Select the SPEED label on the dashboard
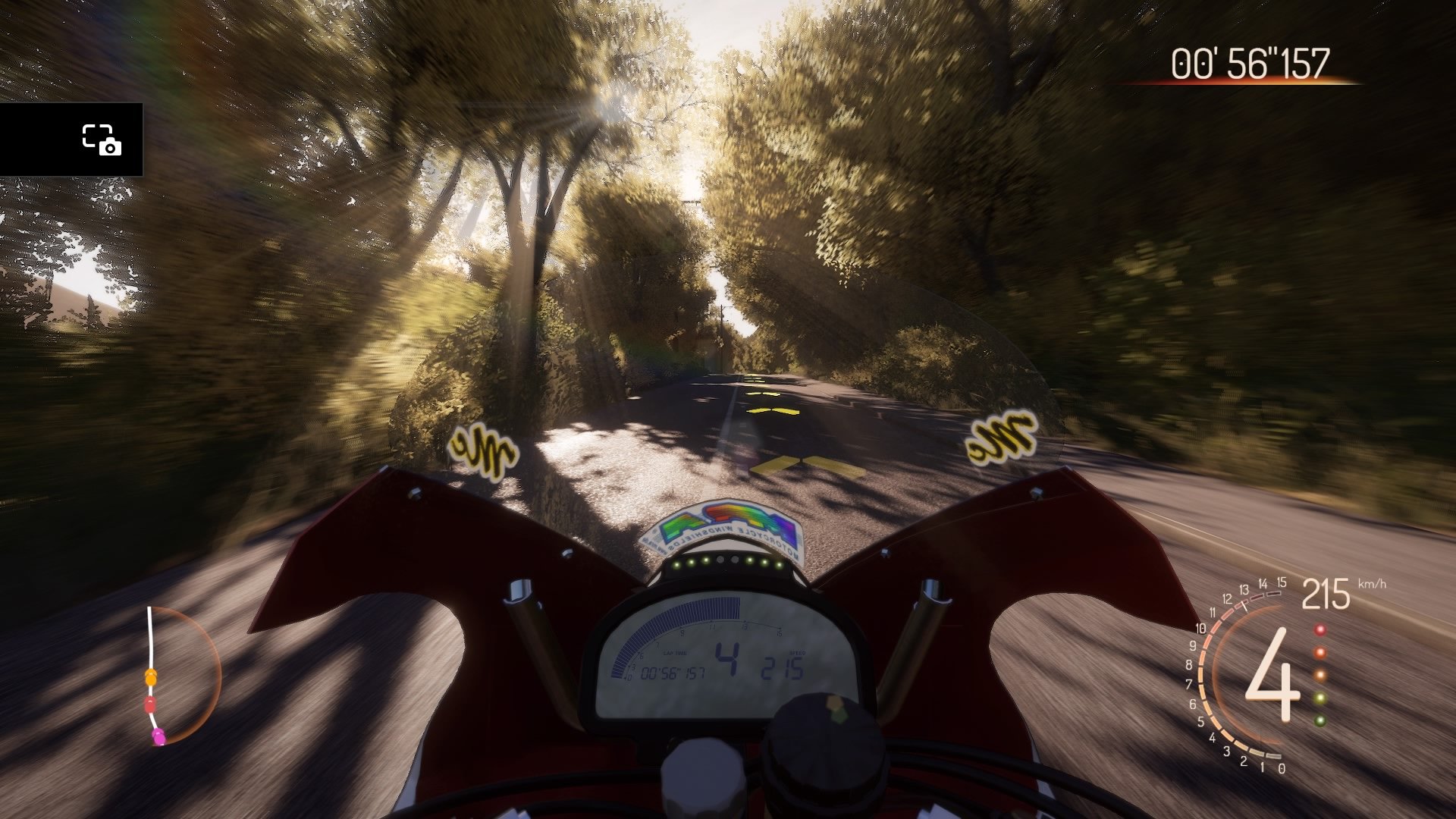The image size is (1456, 819). point(797,653)
